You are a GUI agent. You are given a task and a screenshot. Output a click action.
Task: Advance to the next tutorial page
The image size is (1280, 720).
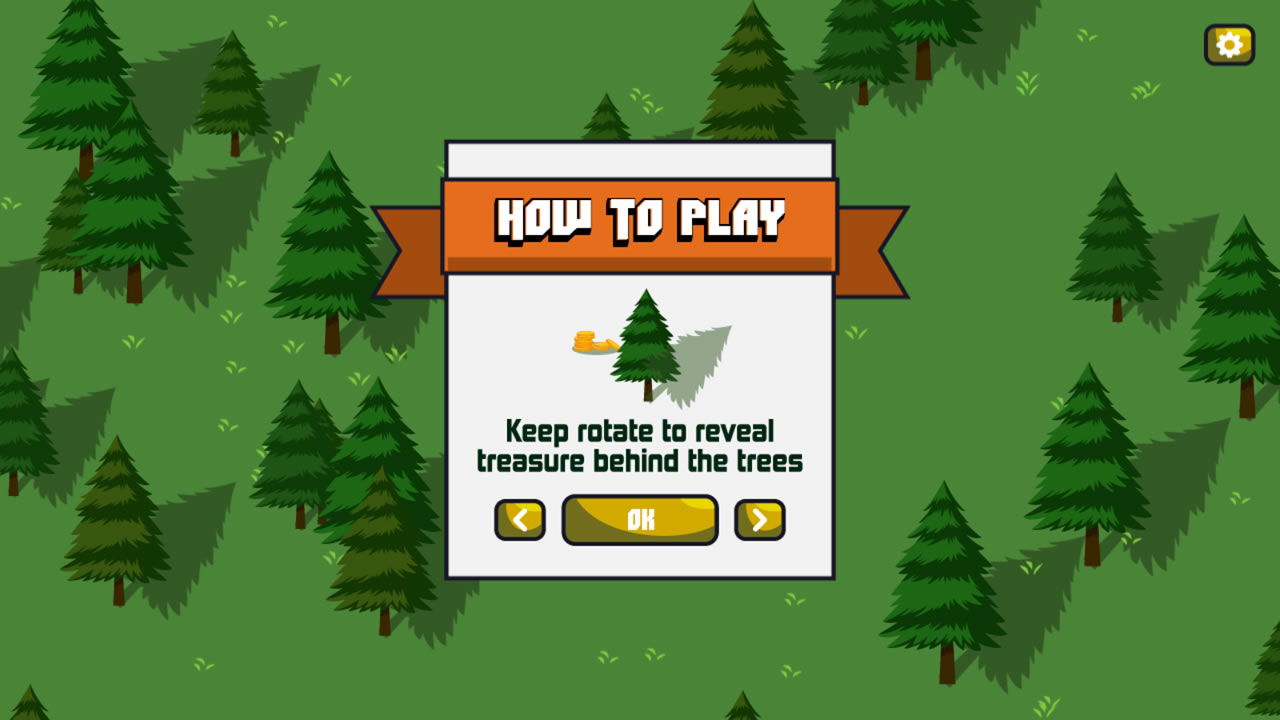pos(760,518)
